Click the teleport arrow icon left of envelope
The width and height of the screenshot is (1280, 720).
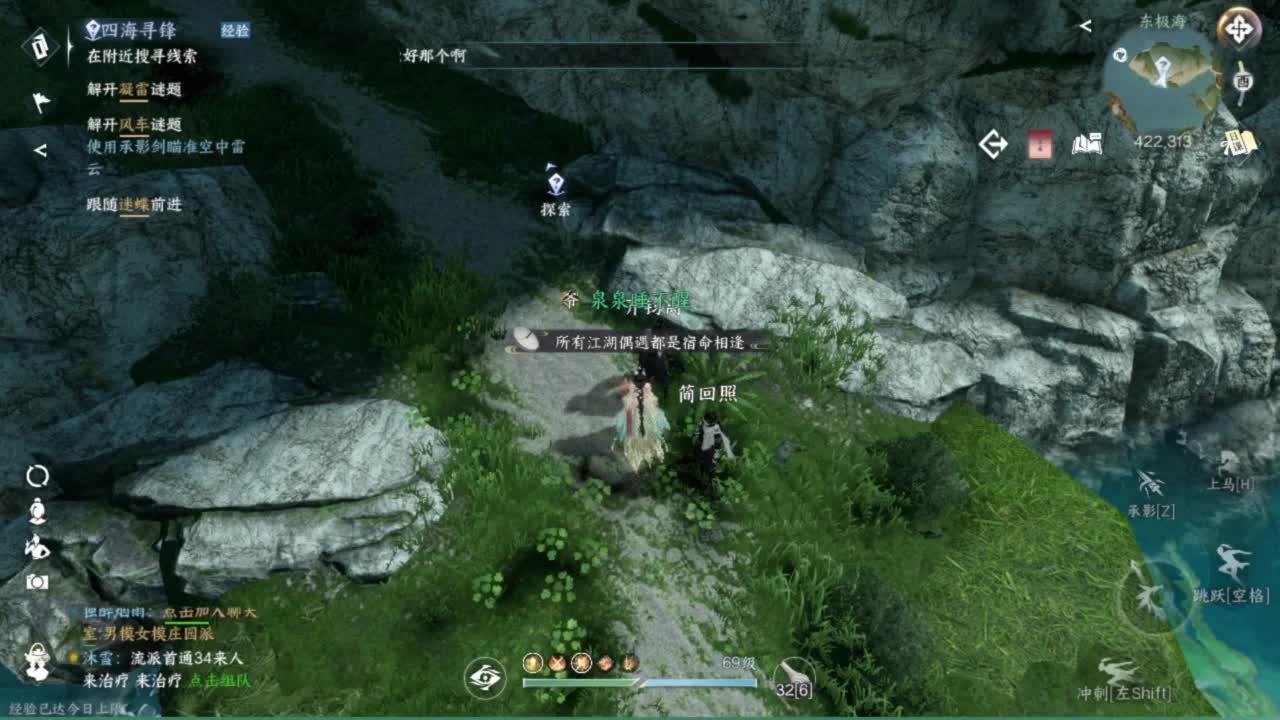point(993,144)
